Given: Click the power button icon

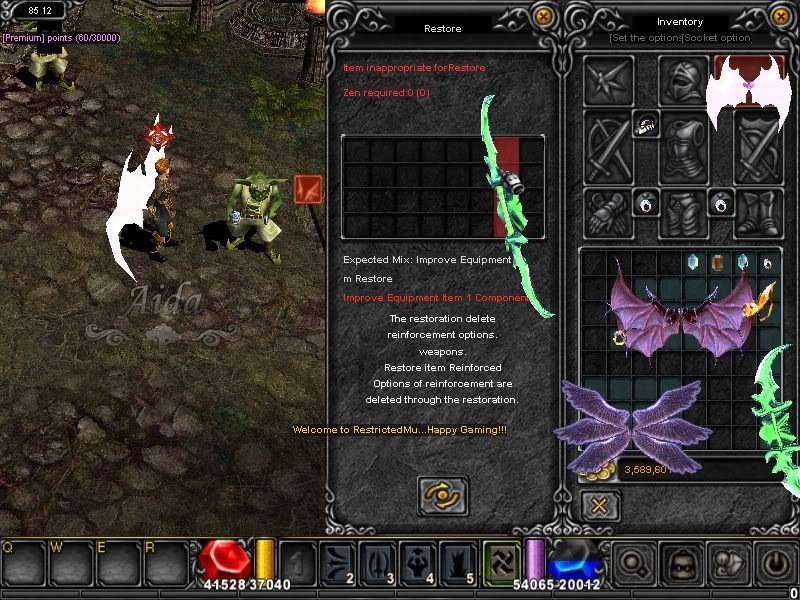Looking at the screenshot, I should click(x=776, y=563).
